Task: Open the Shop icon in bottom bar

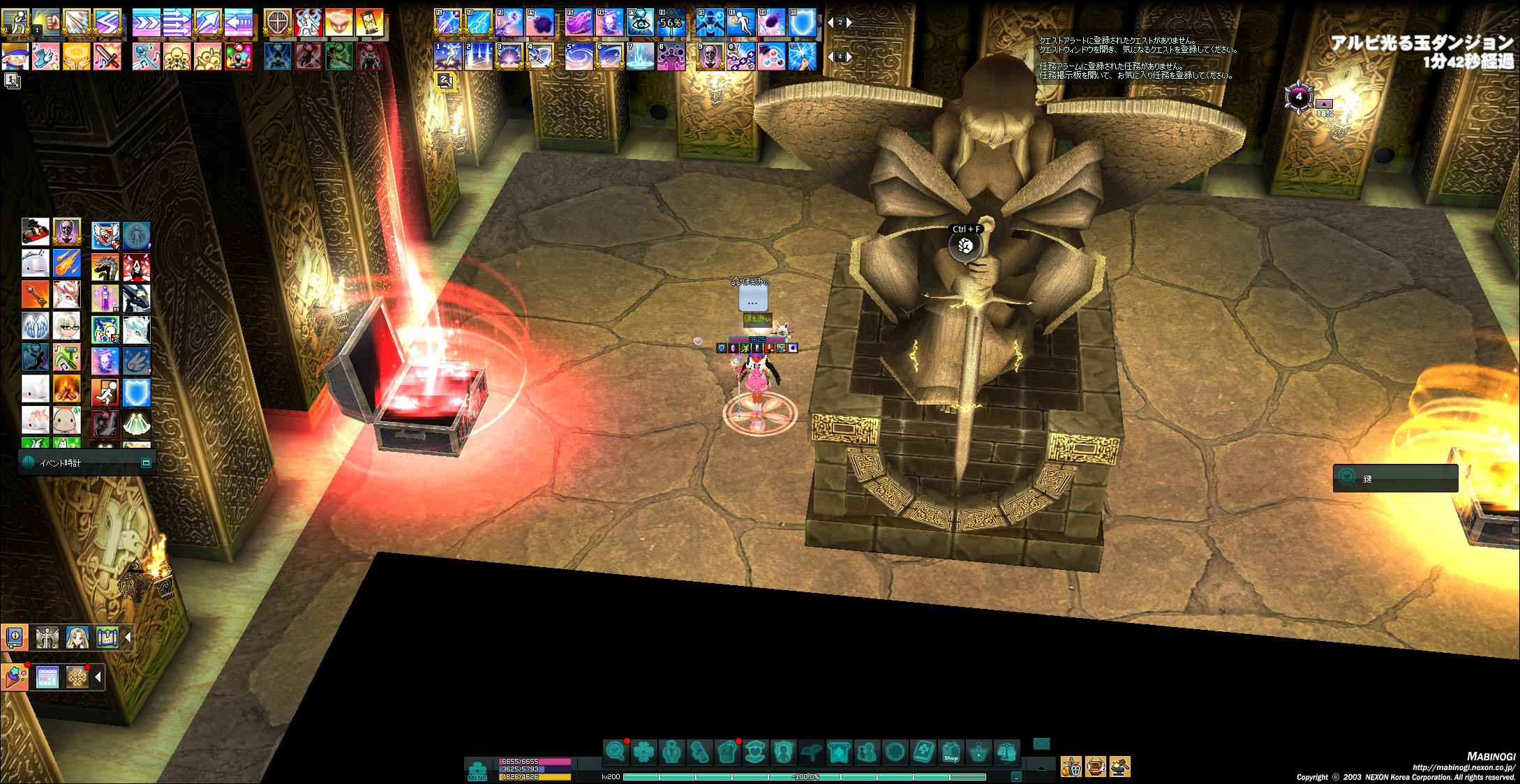Action: [951, 753]
